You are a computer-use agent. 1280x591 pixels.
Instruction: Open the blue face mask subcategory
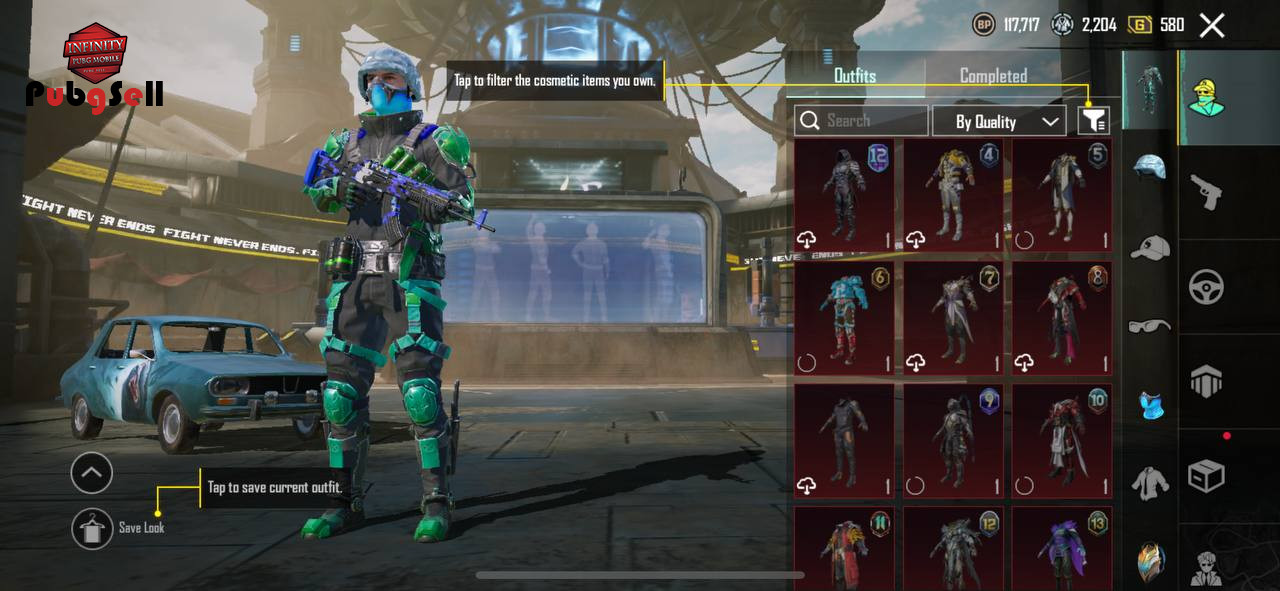pyautogui.click(x=1150, y=405)
